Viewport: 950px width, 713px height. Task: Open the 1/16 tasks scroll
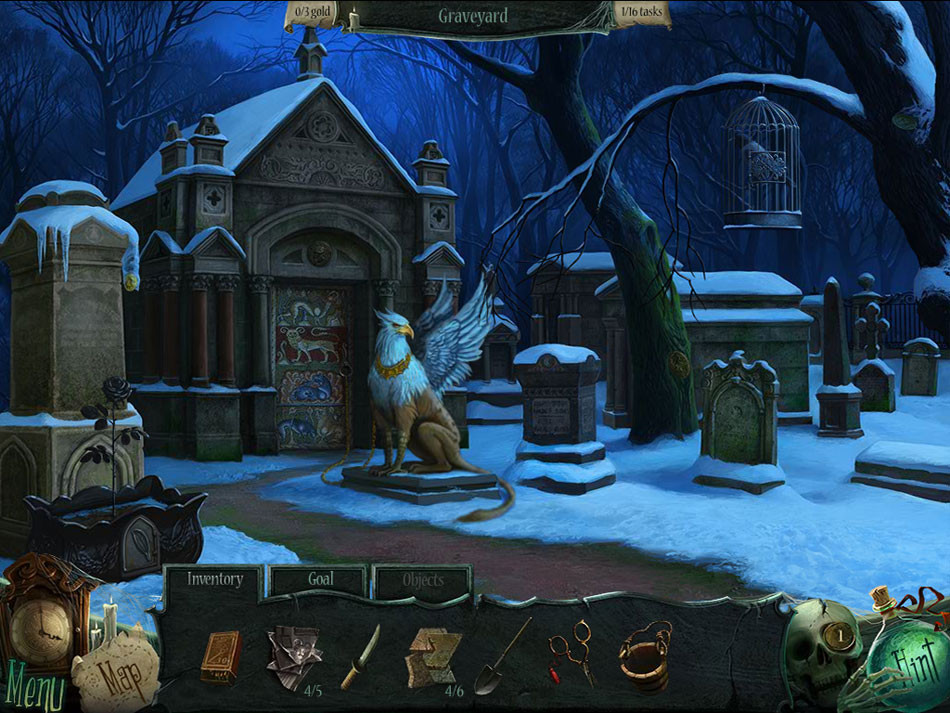640,13
